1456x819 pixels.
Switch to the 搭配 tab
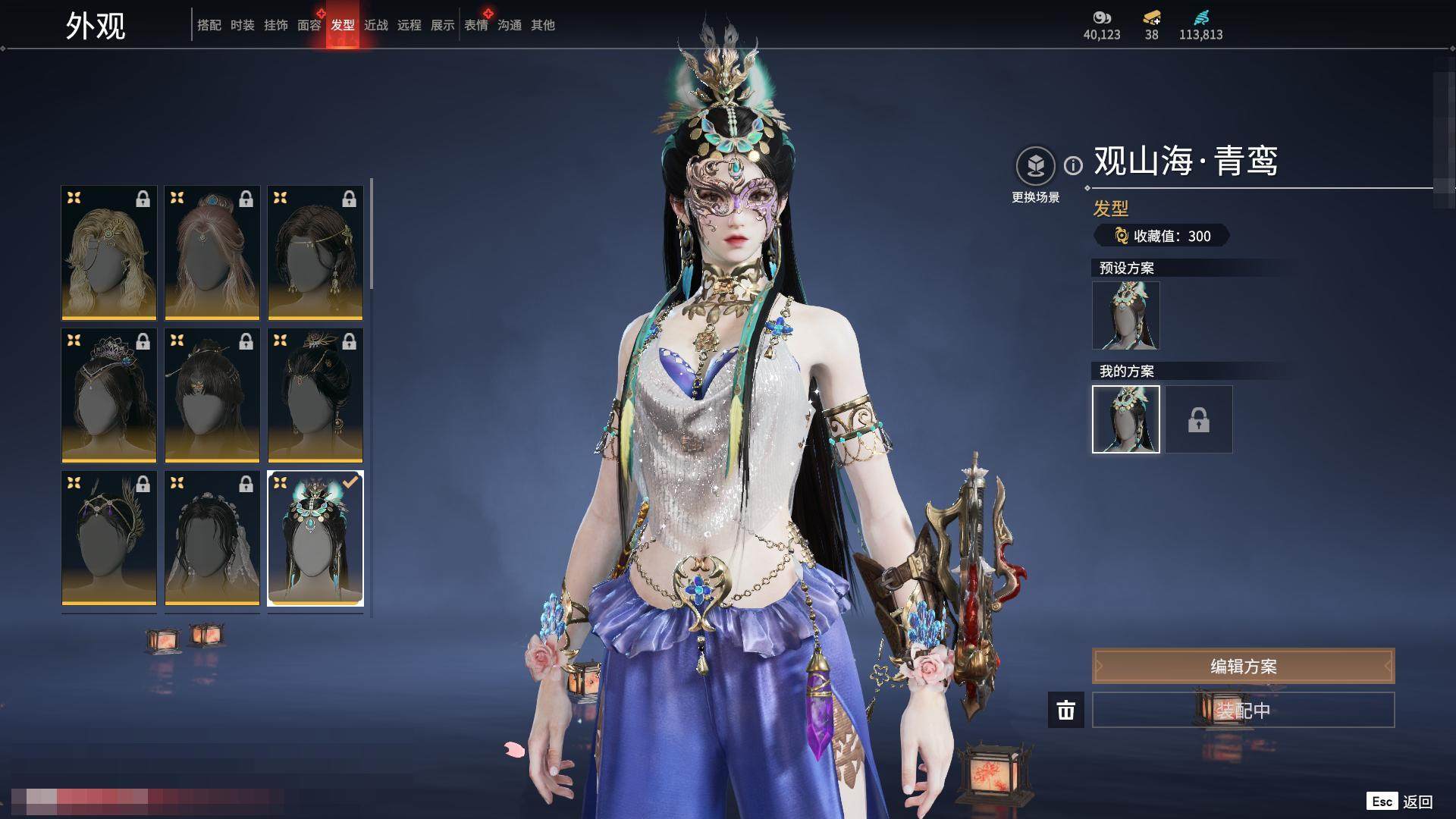point(209,25)
